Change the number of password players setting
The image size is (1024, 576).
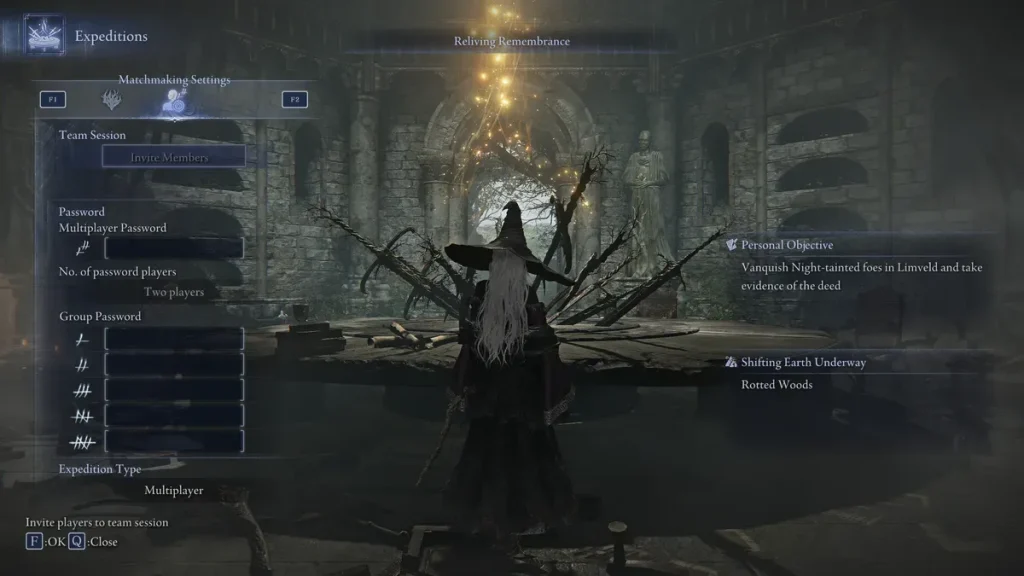pyautogui.click(x=174, y=292)
